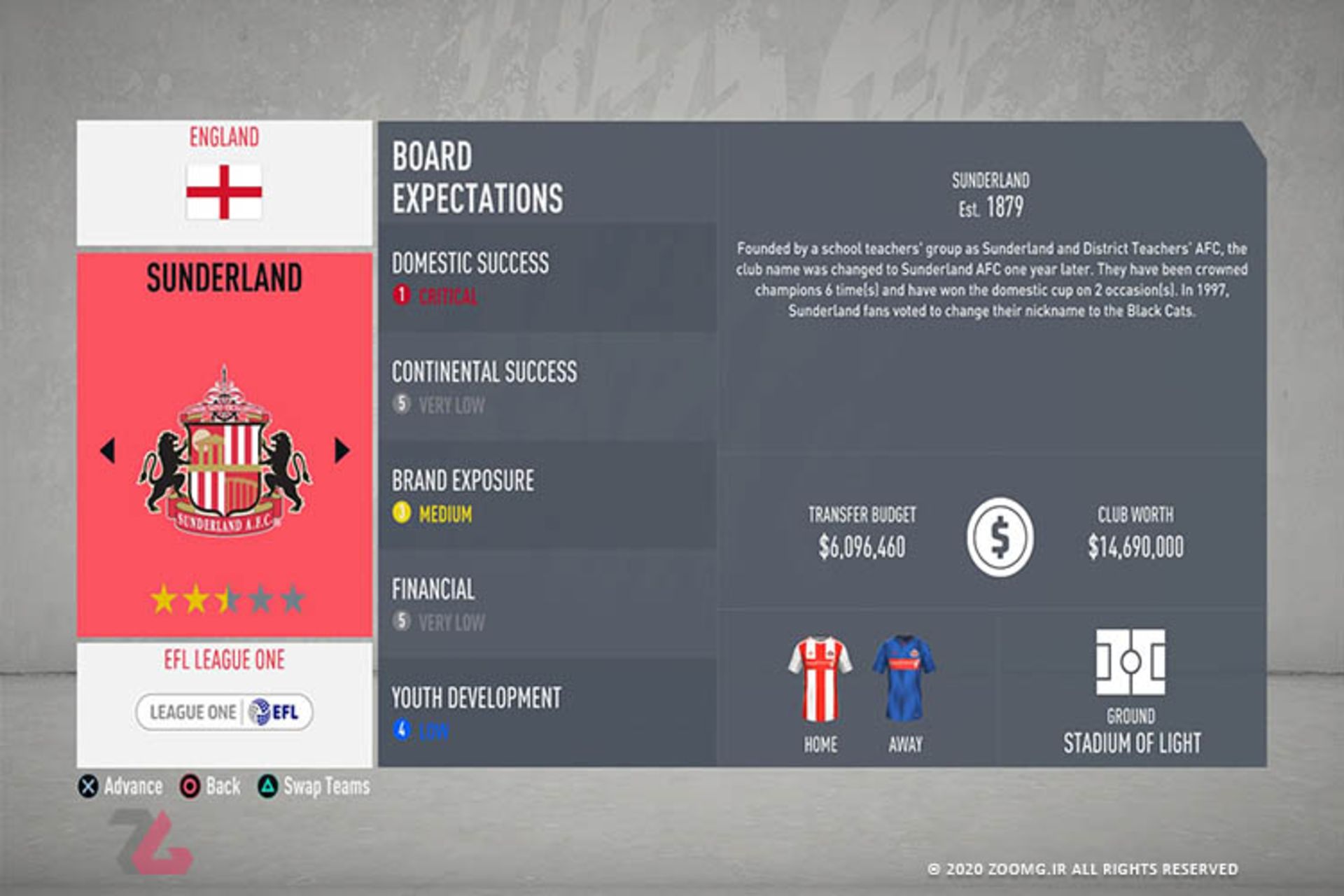View the blue Away kit thumbnail
This screenshot has height=896, width=1344.
tap(904, 679)
